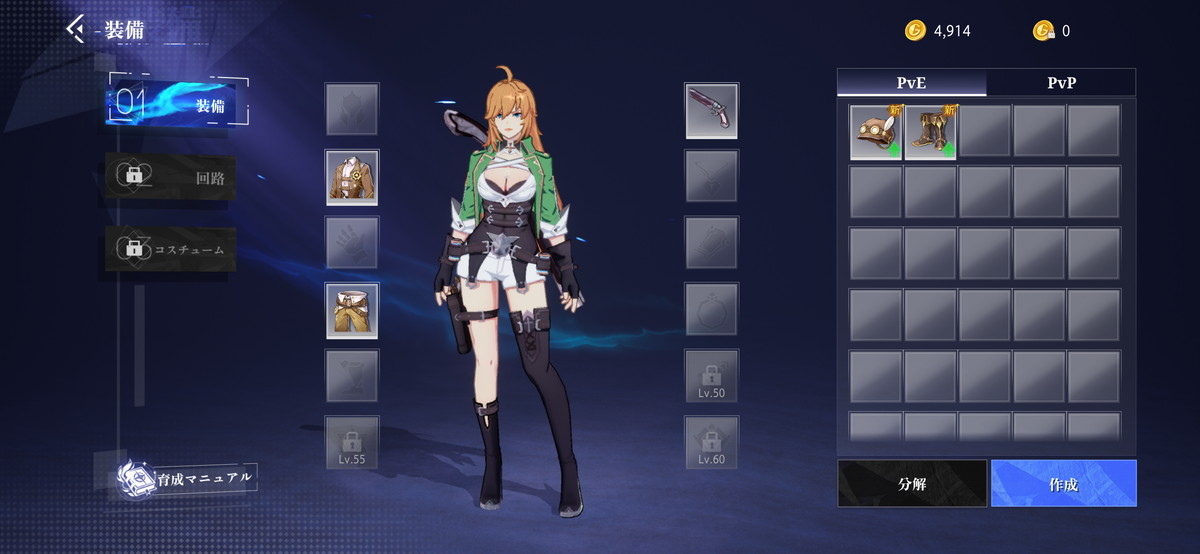The image size is (1200, 554).
Task: Select the equipped tan pants slot
Action: [352, 310]
